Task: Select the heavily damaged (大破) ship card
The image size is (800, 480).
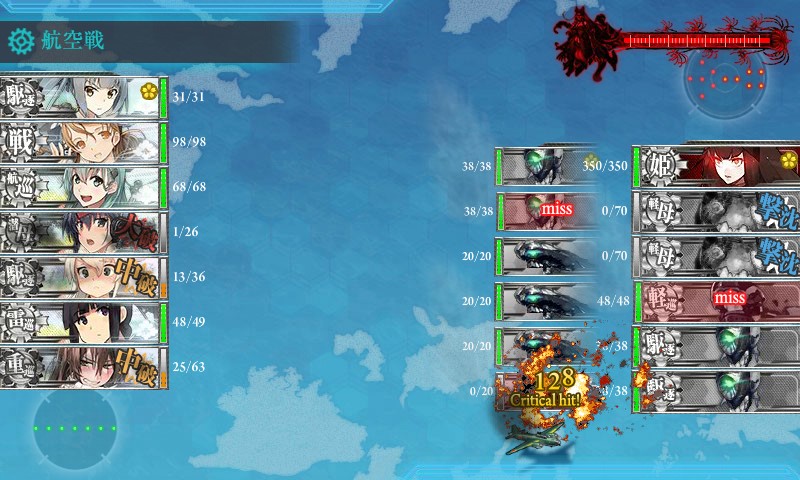Action: (80, 232)
